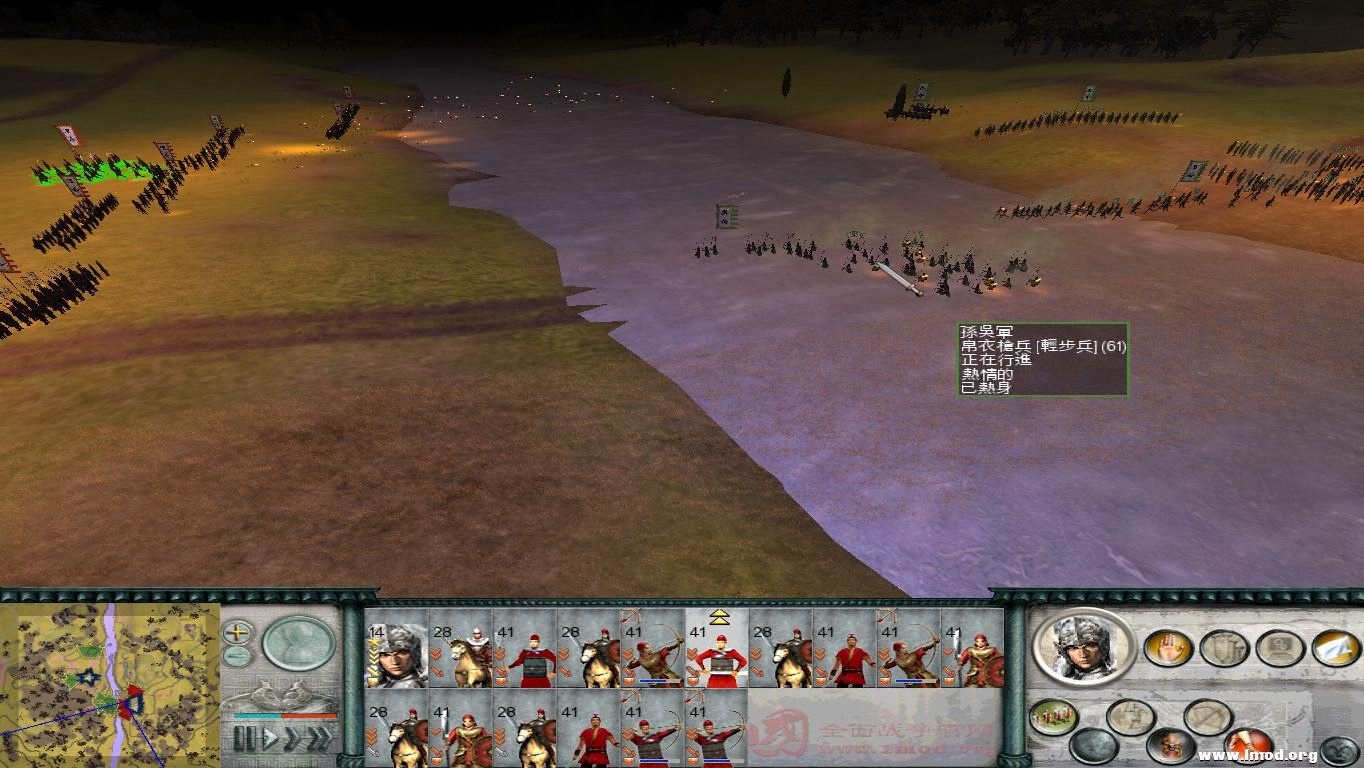
Task: Click the battlefield minimap
Action: pos(110,685)
